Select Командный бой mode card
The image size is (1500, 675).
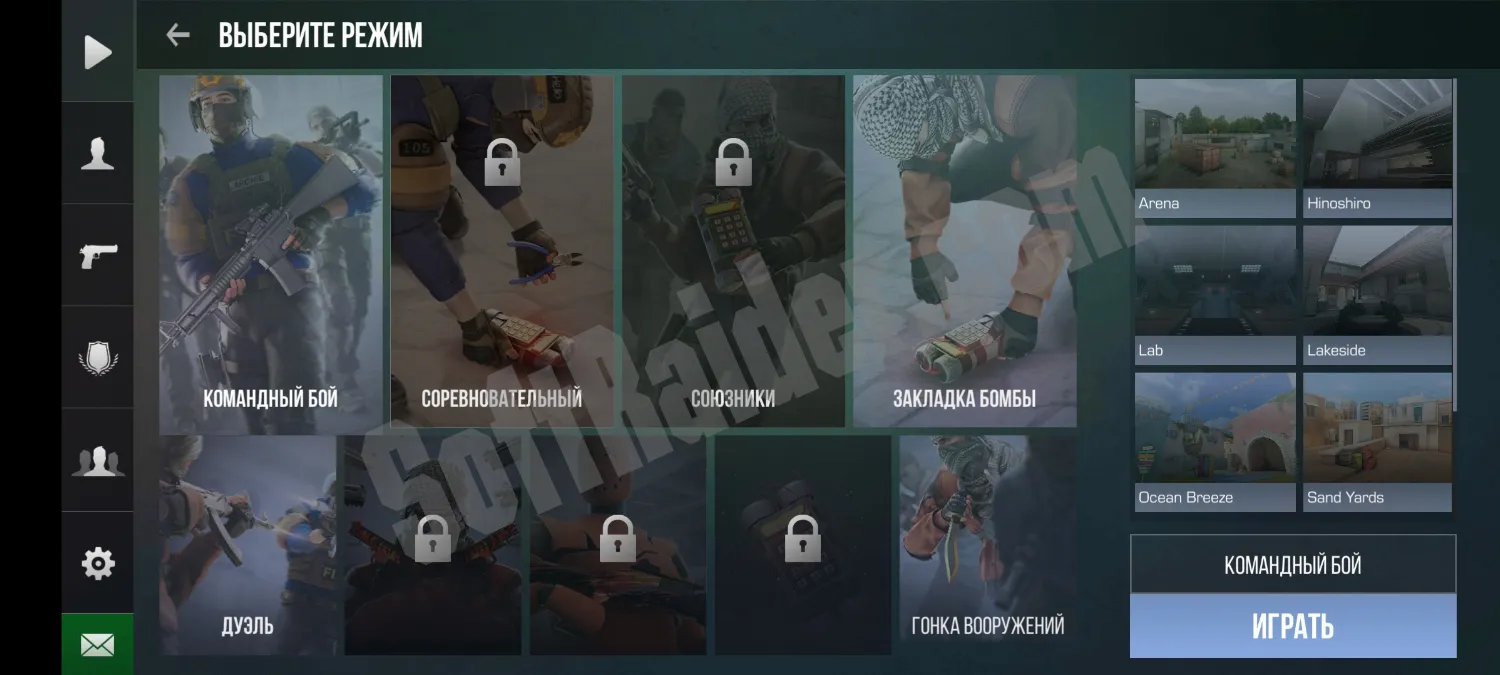271,254
